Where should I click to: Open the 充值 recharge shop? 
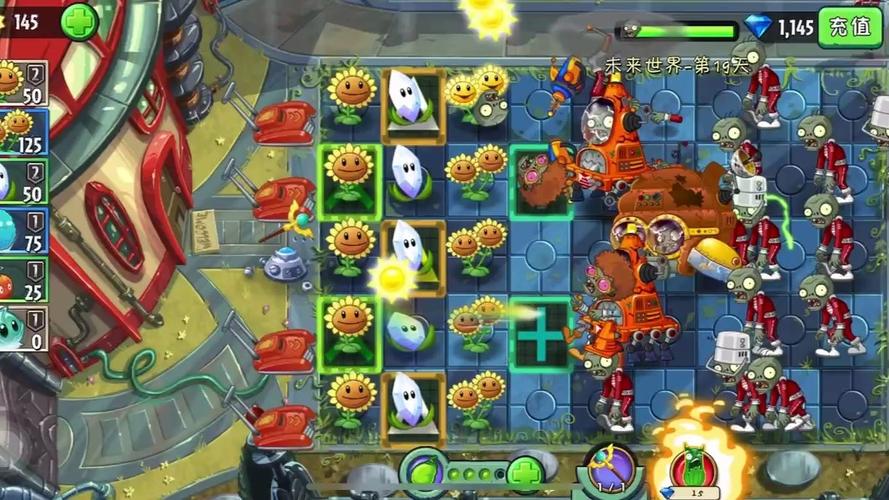coord(849,27)
